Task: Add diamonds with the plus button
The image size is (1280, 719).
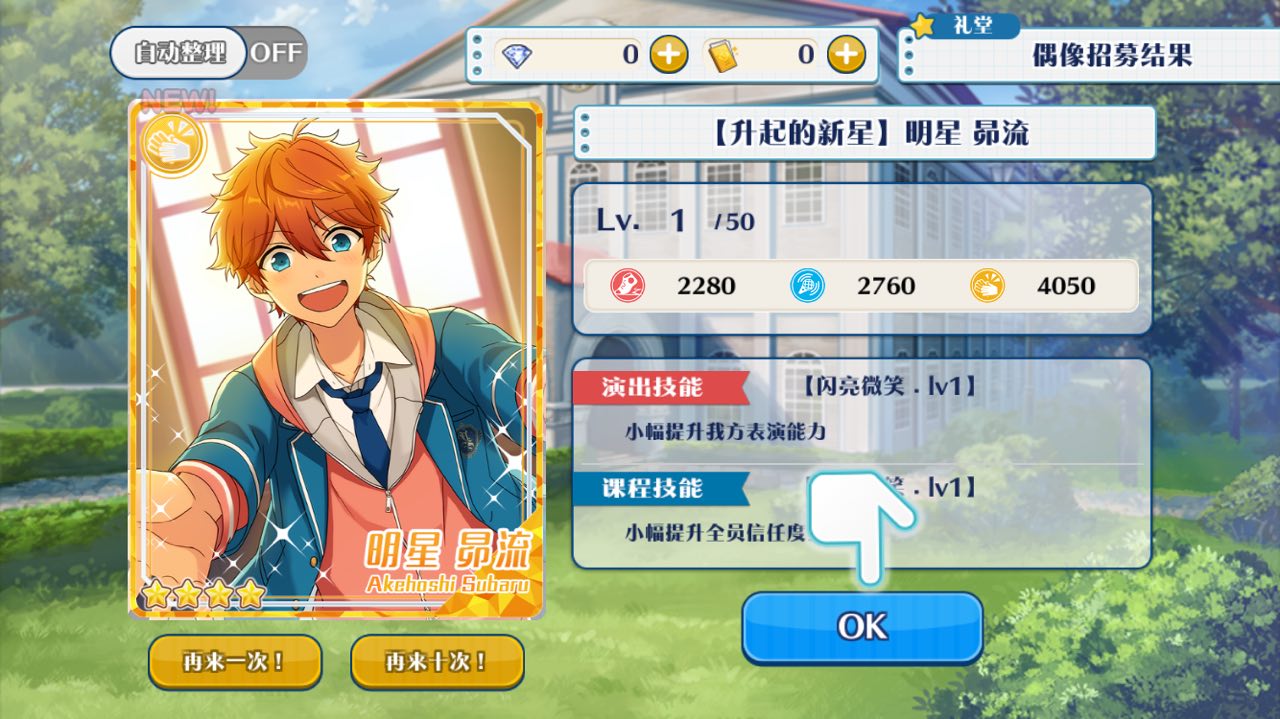Action: point(669,54)
